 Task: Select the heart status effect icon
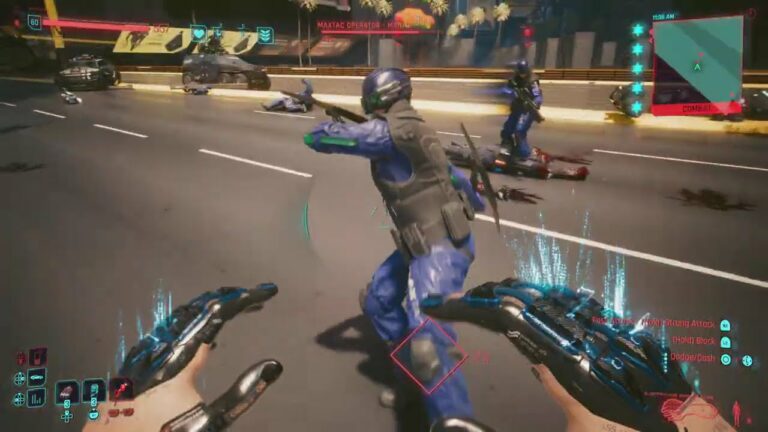pos(198,34)
